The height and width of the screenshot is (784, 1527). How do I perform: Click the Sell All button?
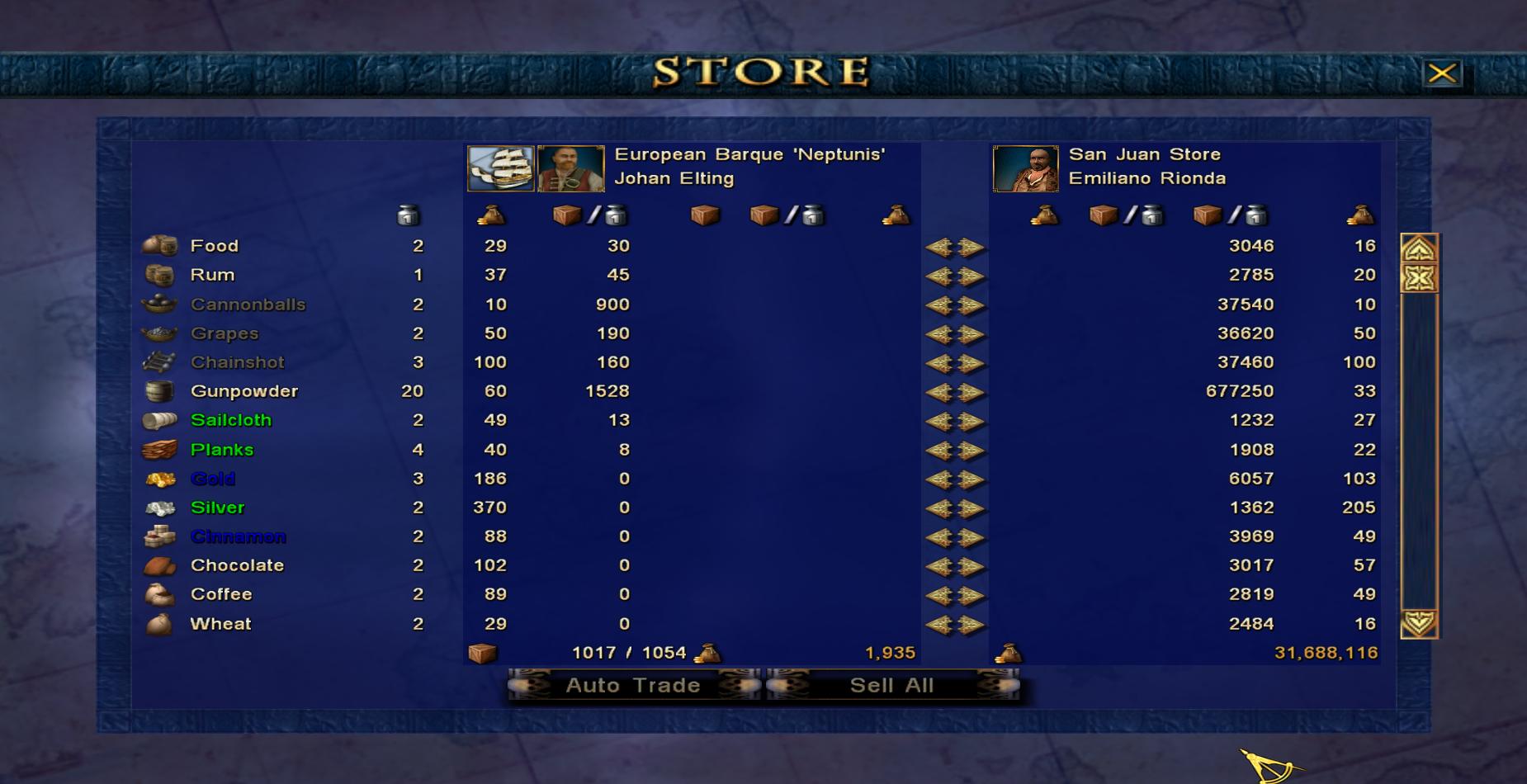(x=892, y=686)
